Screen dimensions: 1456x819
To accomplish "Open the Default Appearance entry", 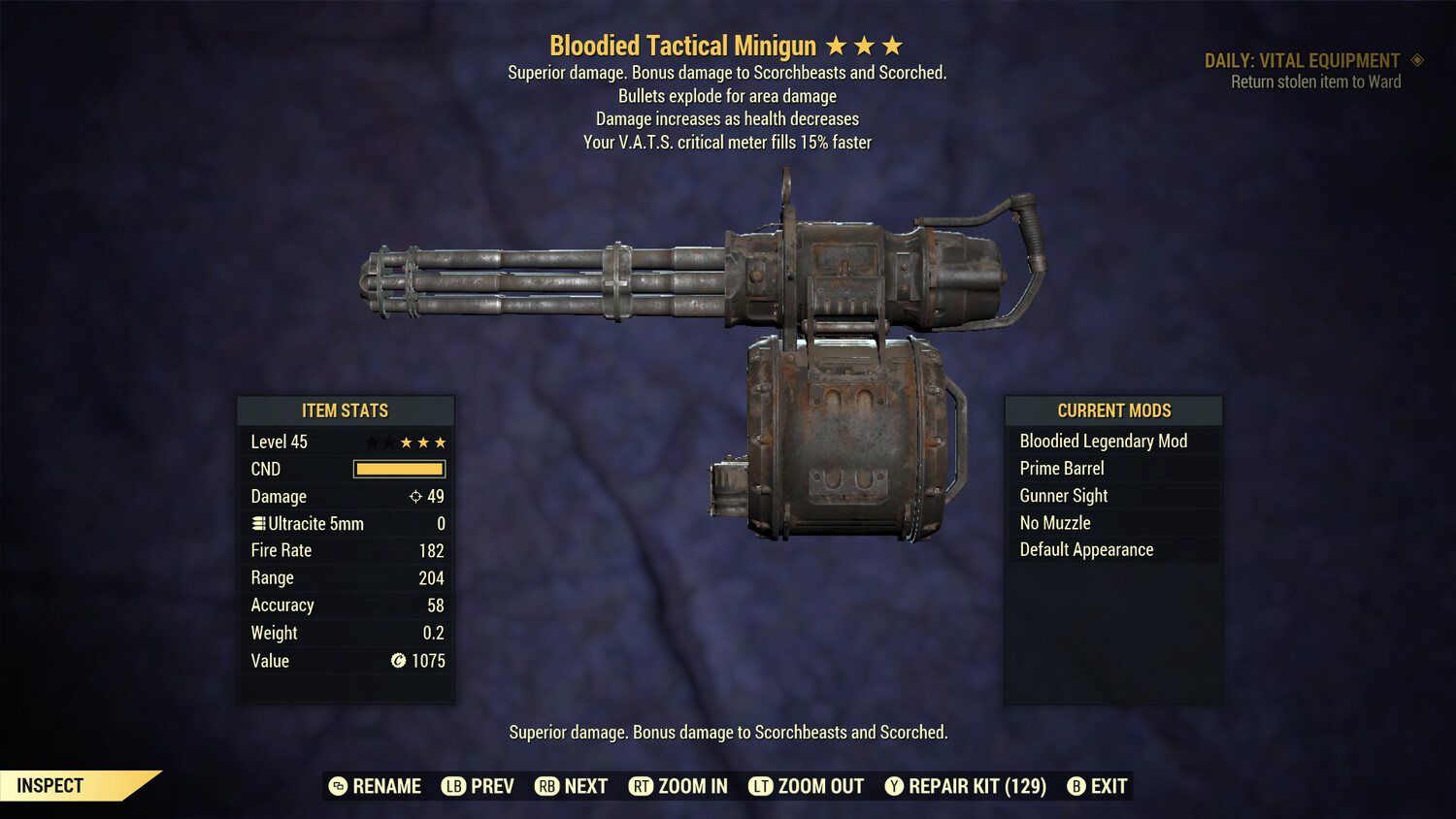I will point(1086,549).
